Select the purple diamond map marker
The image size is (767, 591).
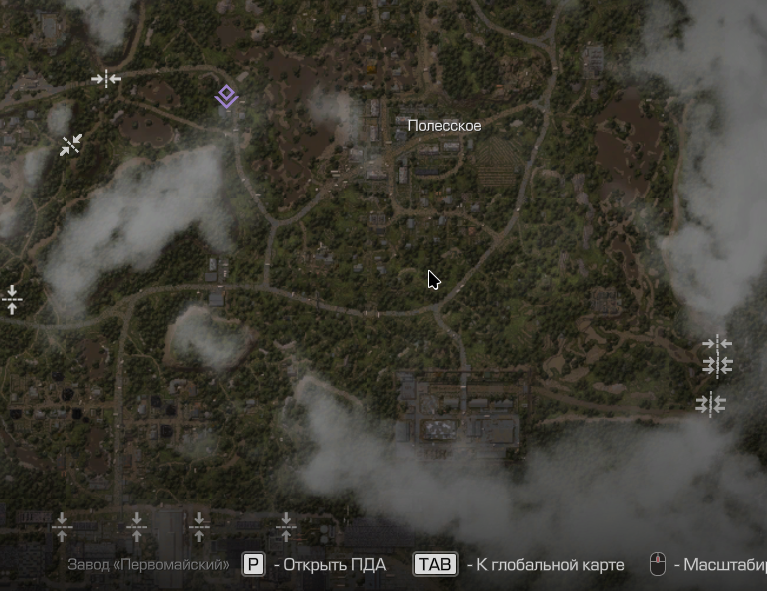coord(227,97)
